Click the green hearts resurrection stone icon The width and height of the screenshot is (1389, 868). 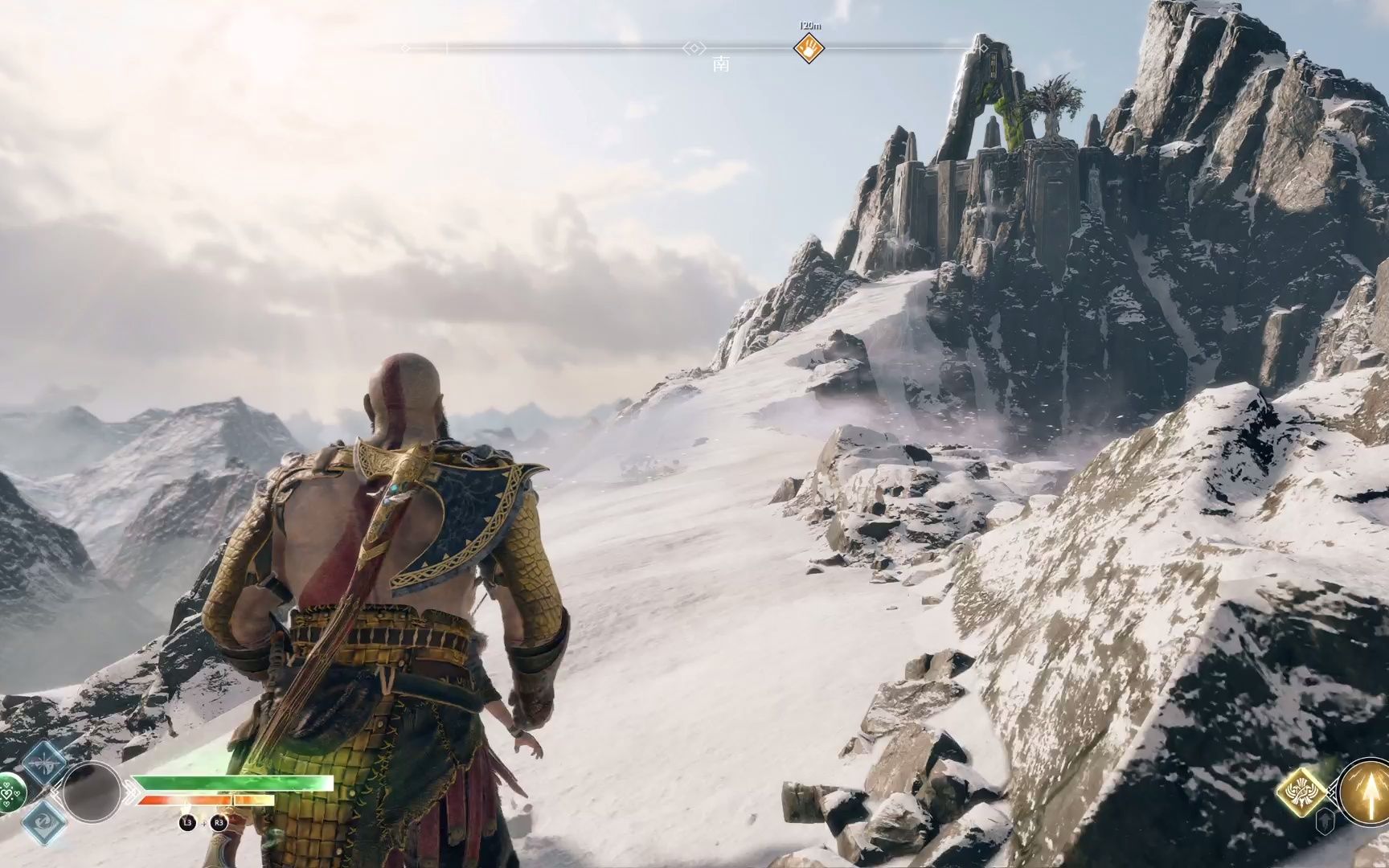[10, 792]
